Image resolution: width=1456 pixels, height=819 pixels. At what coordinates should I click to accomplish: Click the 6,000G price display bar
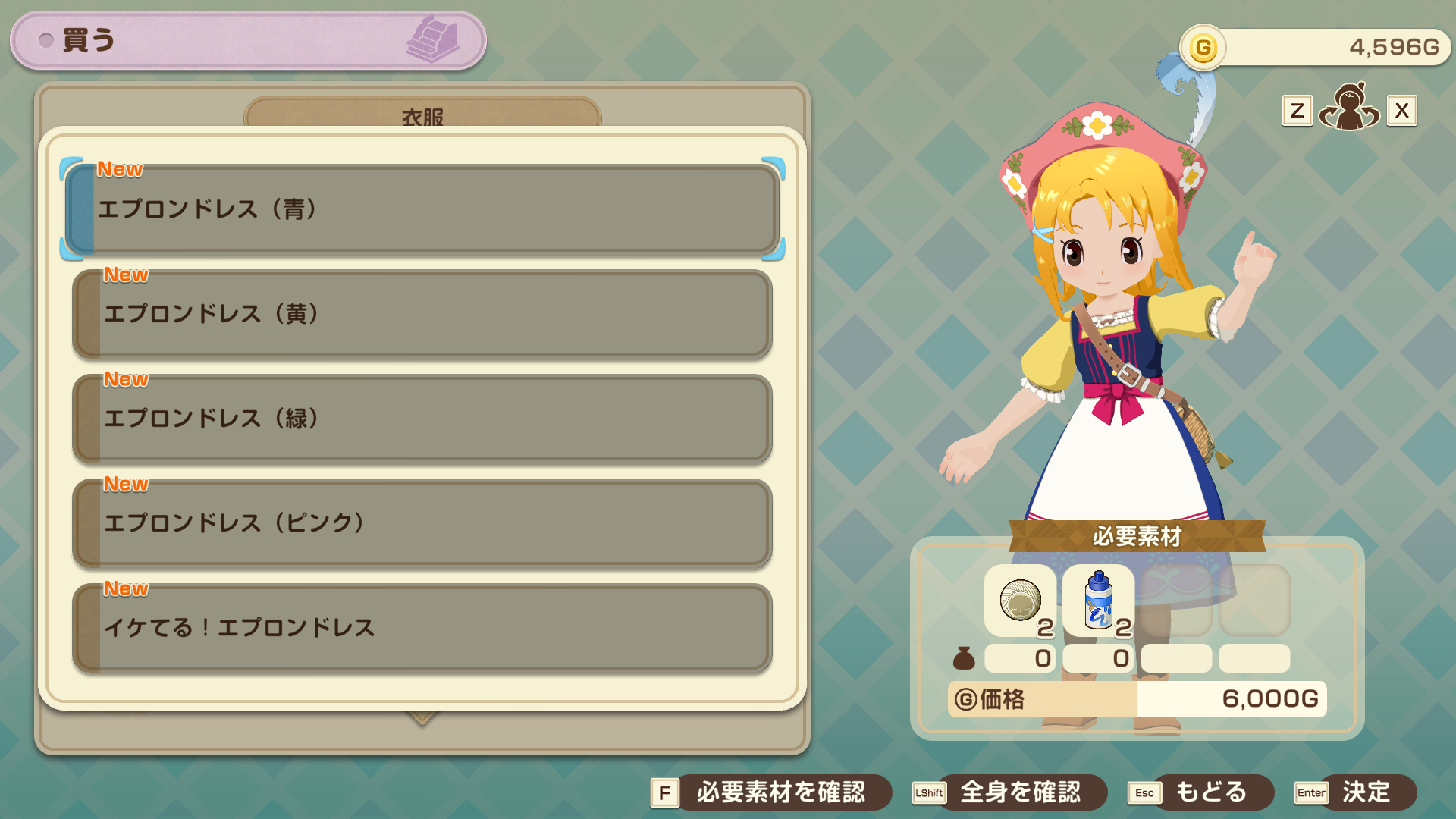(x=1232, y=699)
